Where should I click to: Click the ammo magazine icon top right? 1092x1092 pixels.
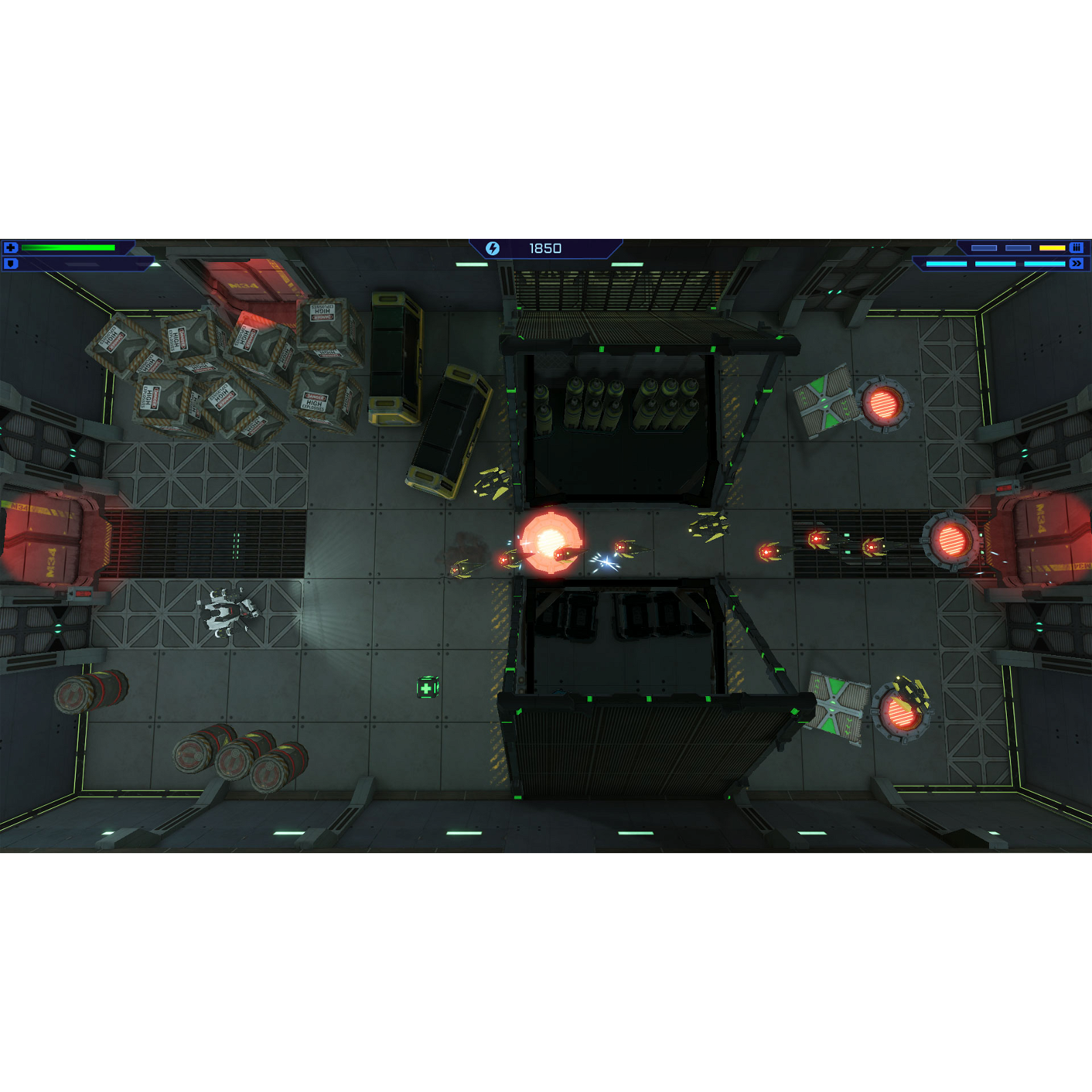pyautogui.click(x=1075, y=248)
